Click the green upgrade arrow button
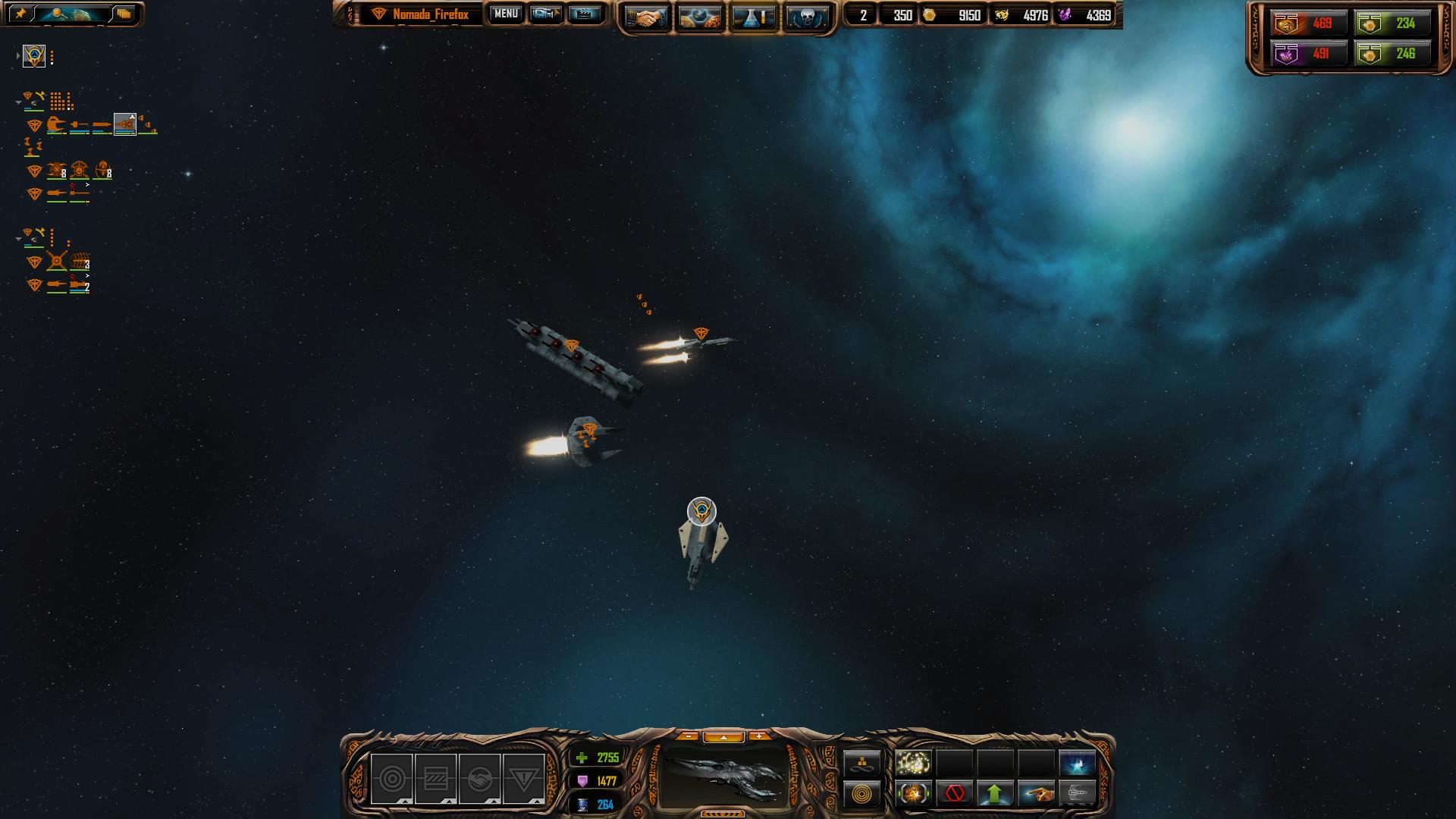This screenshot has width=1456, height=819. pyautogui.click(x=995, y=794)
